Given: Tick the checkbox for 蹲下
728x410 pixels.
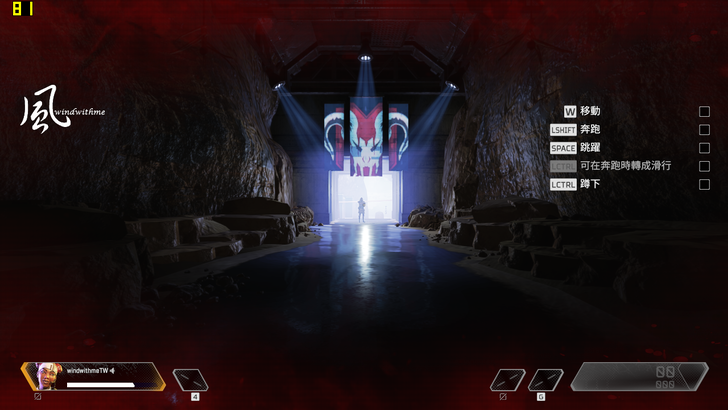Looking at the screenshot, I should click(x=704, y=184).
